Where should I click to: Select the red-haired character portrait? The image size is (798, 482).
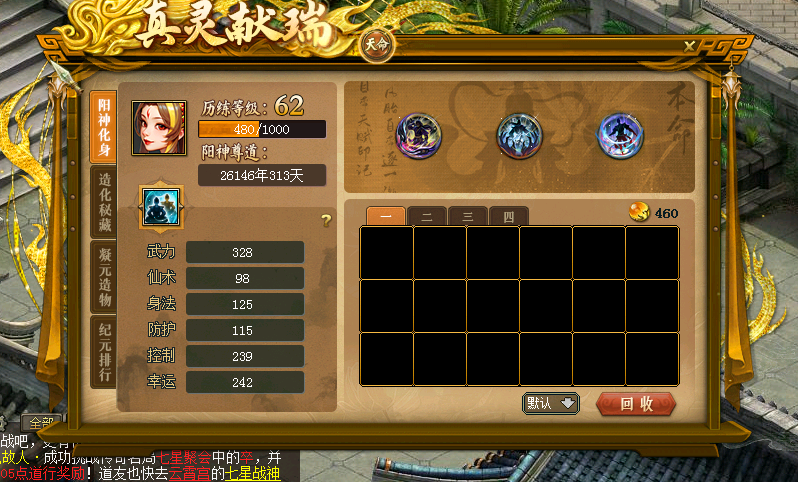tap(158, 127)
